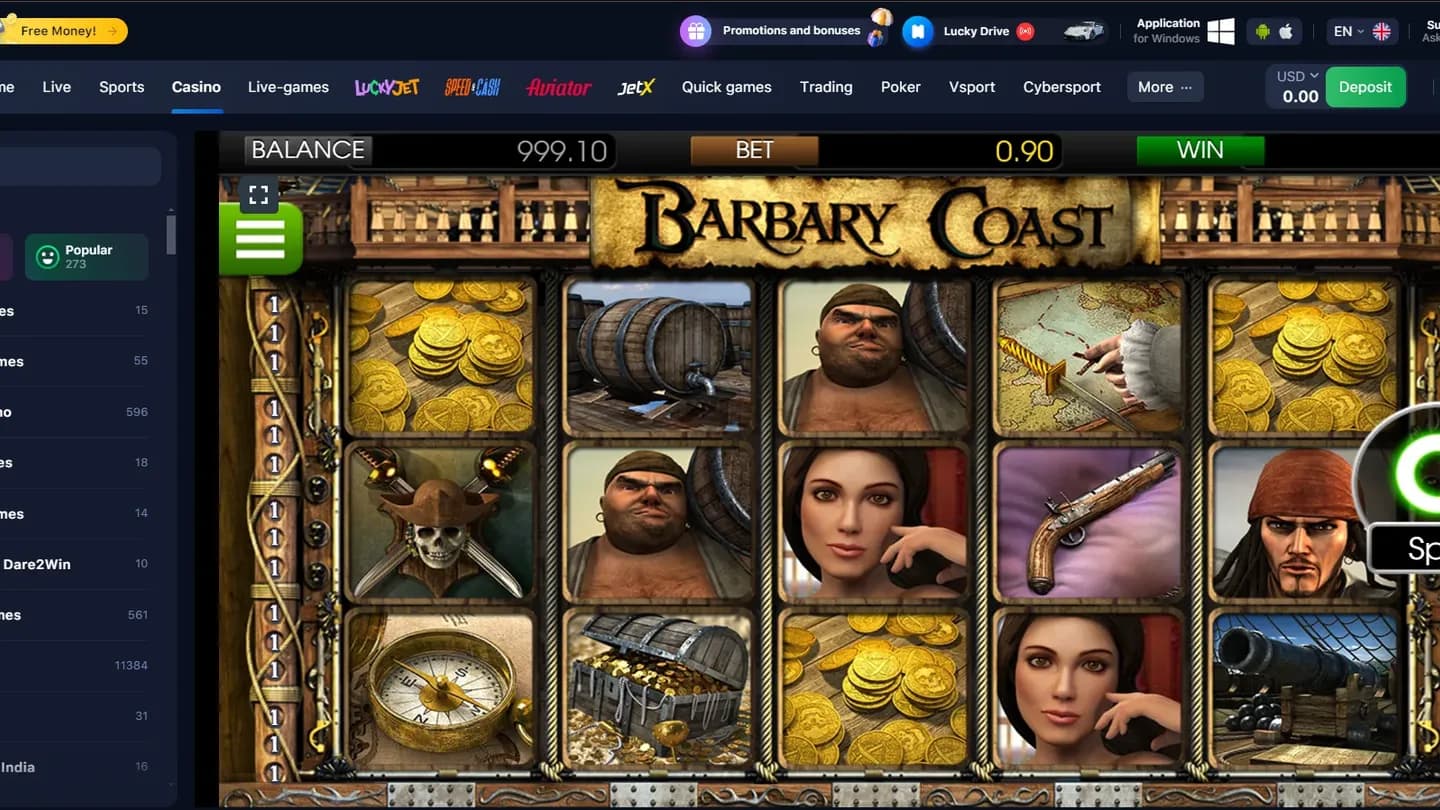Select the Popular games category filter

pyautogui.click(x=86, y=257)
